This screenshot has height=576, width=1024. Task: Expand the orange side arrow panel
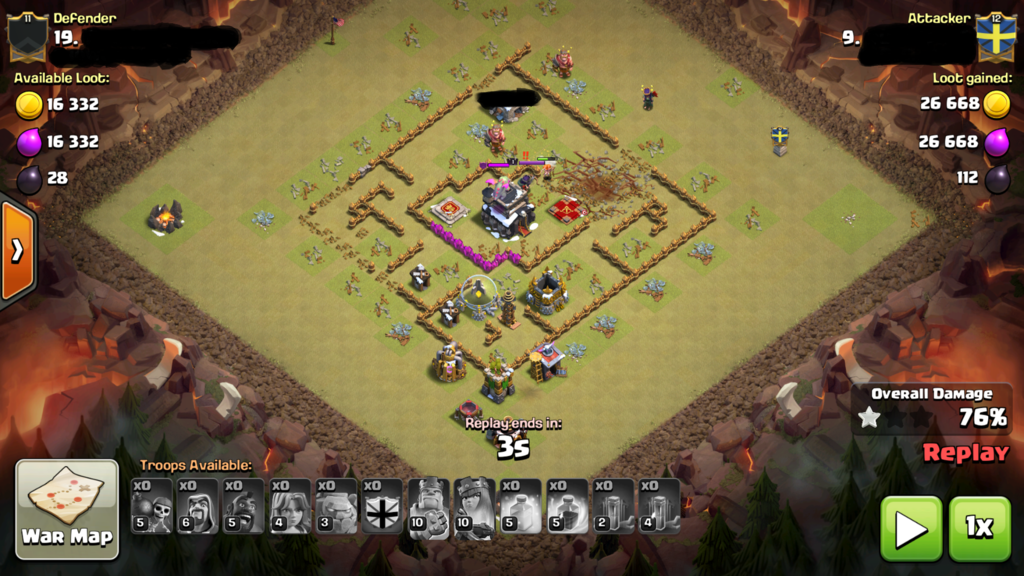point(17,250)
